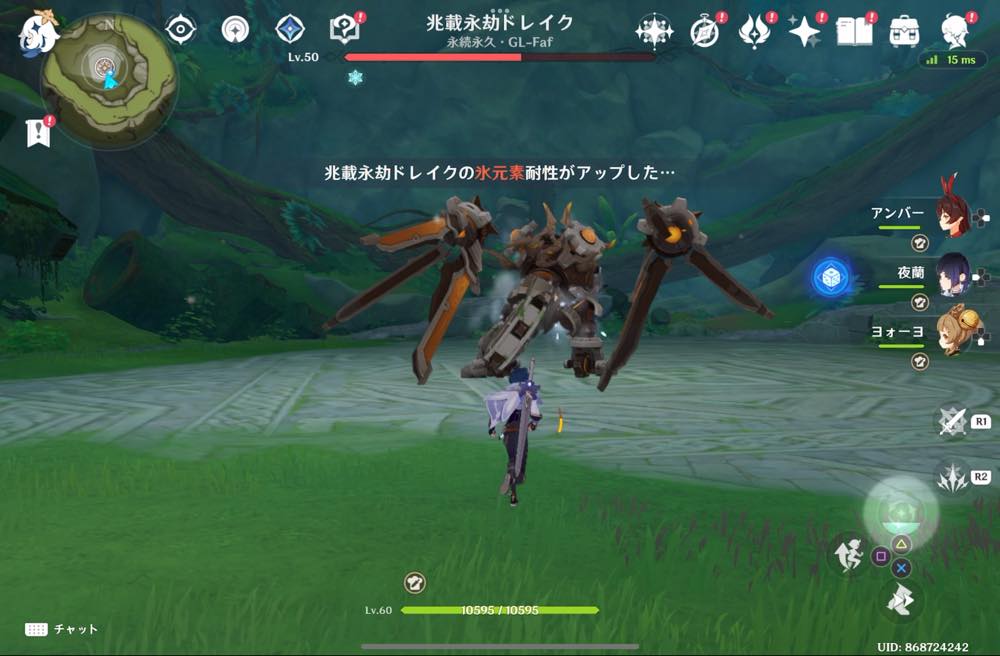
Task: Switch to party member アンバー
Action: [x=950, y=213]
